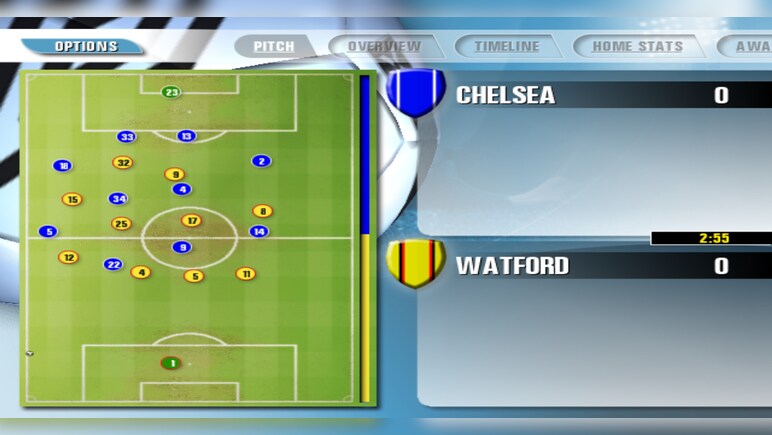Viewport: 772px width, 435px height.
Task: Choose yellow player marker number 15
Action: click(72, 199)
